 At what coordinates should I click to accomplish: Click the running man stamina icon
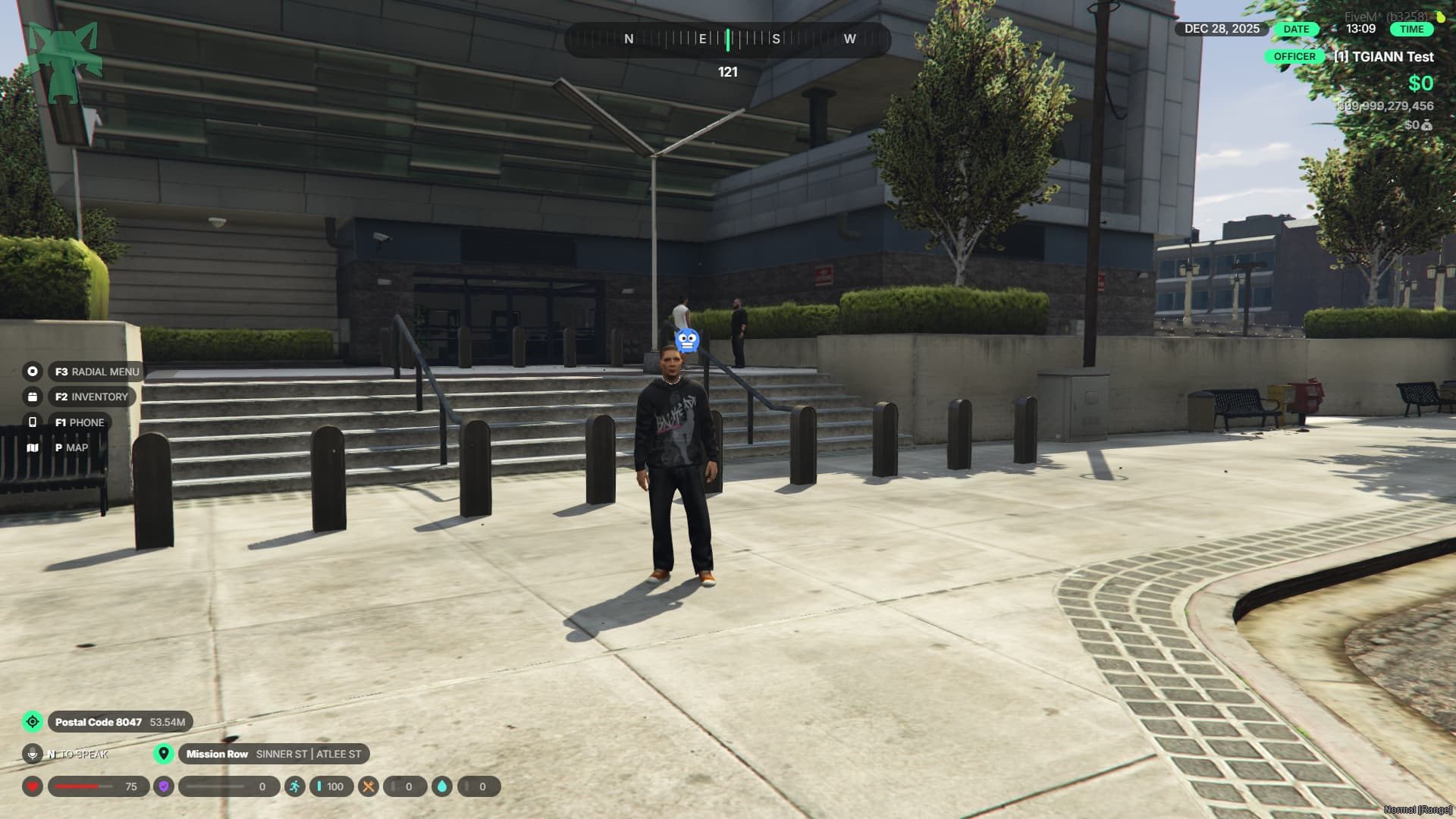295,786
